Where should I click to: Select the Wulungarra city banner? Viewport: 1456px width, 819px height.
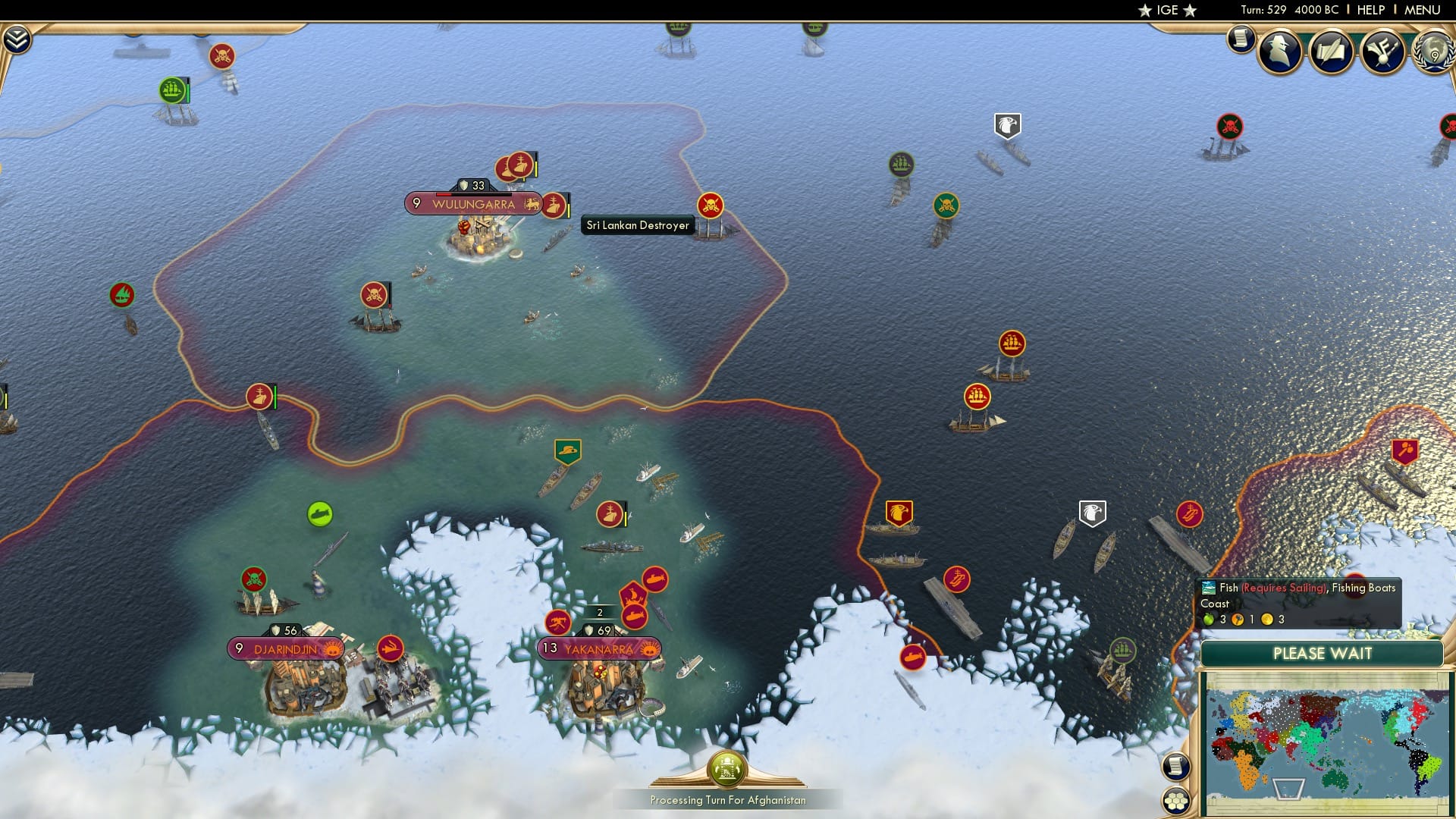[x=472, y=203]
